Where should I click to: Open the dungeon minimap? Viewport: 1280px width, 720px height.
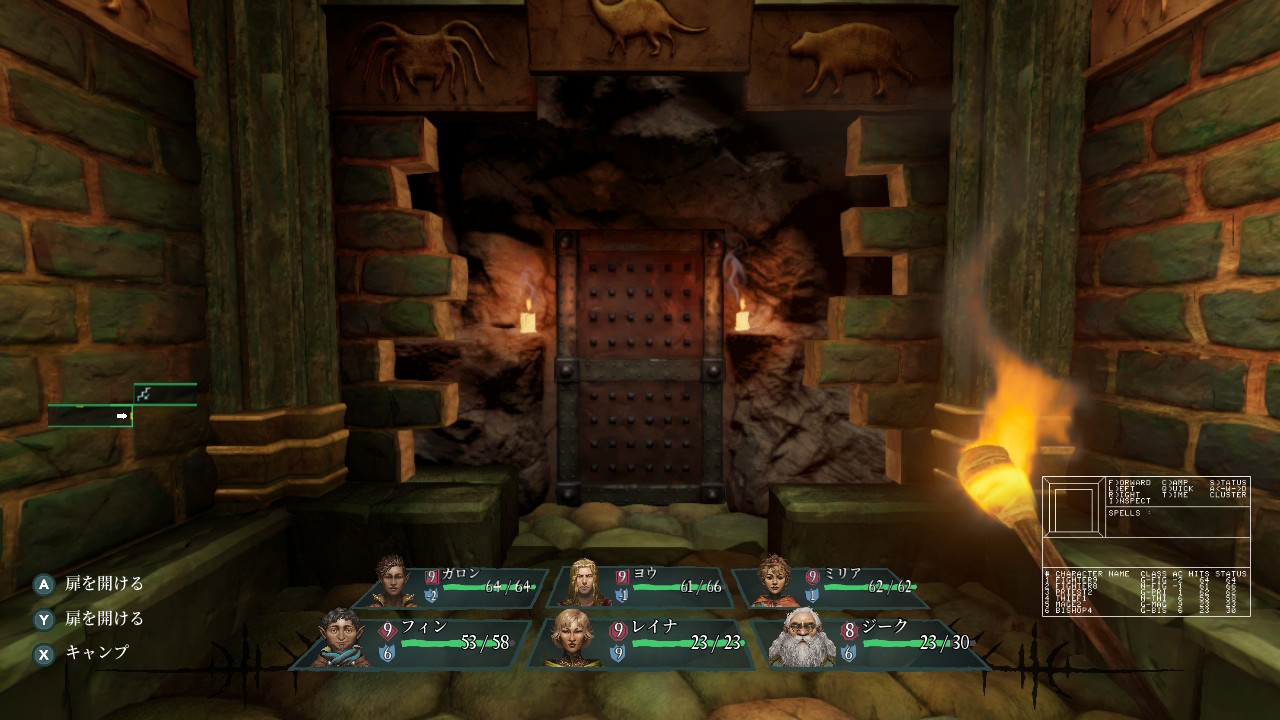[x=122, y=406]
